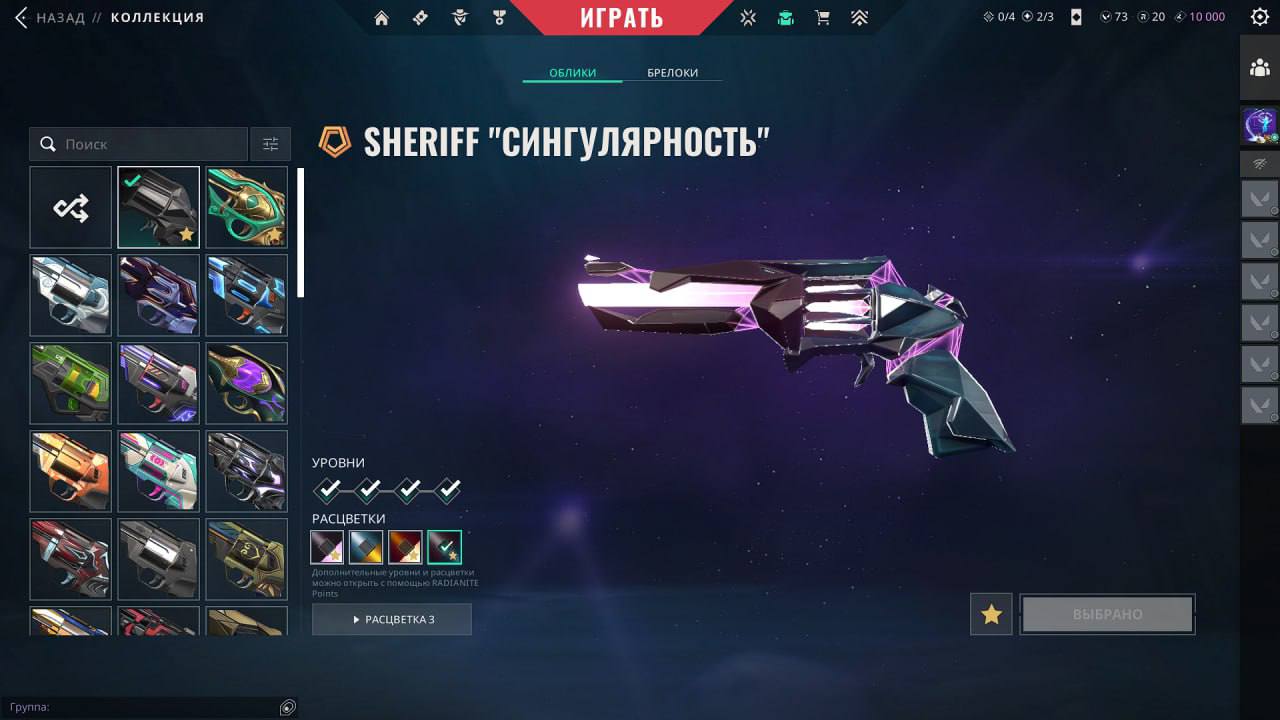Select the teal and gold Sheriff skin
Image resolution: width=1280 pixels, height=720 pixels.
tap(246, 207)
